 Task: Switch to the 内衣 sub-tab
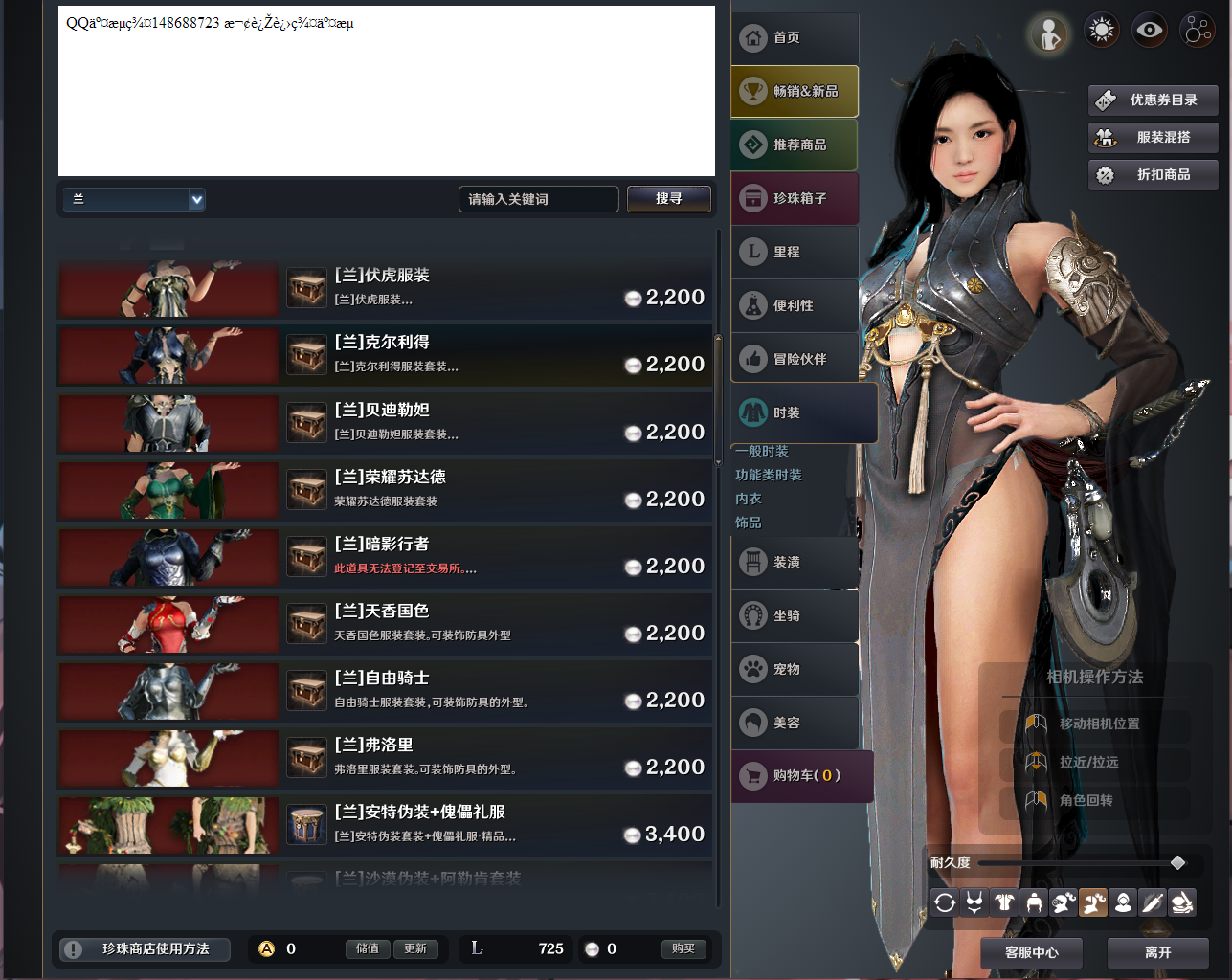coord(748,499)
